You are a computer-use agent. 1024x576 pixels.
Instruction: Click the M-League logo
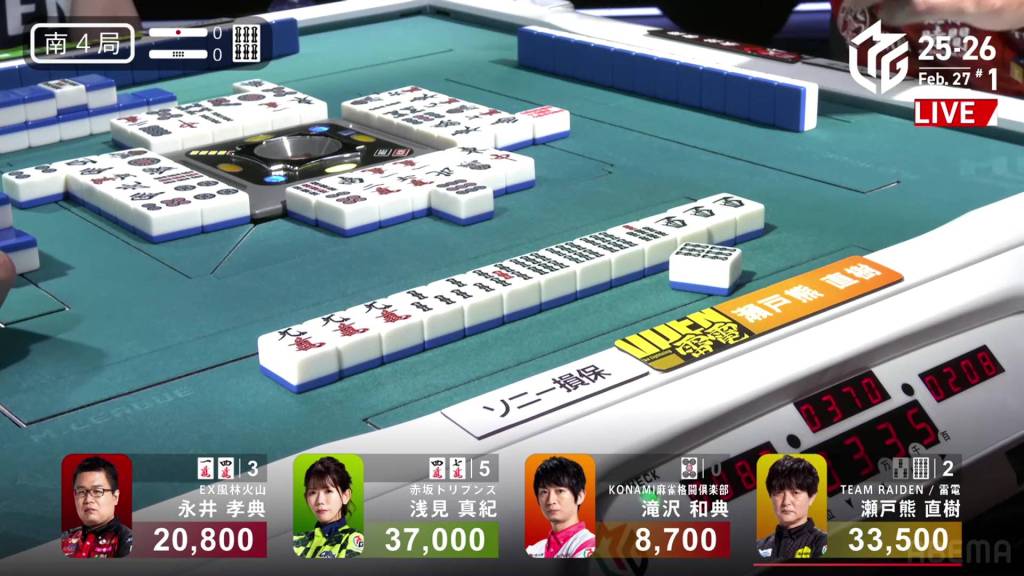coord(878,58)
